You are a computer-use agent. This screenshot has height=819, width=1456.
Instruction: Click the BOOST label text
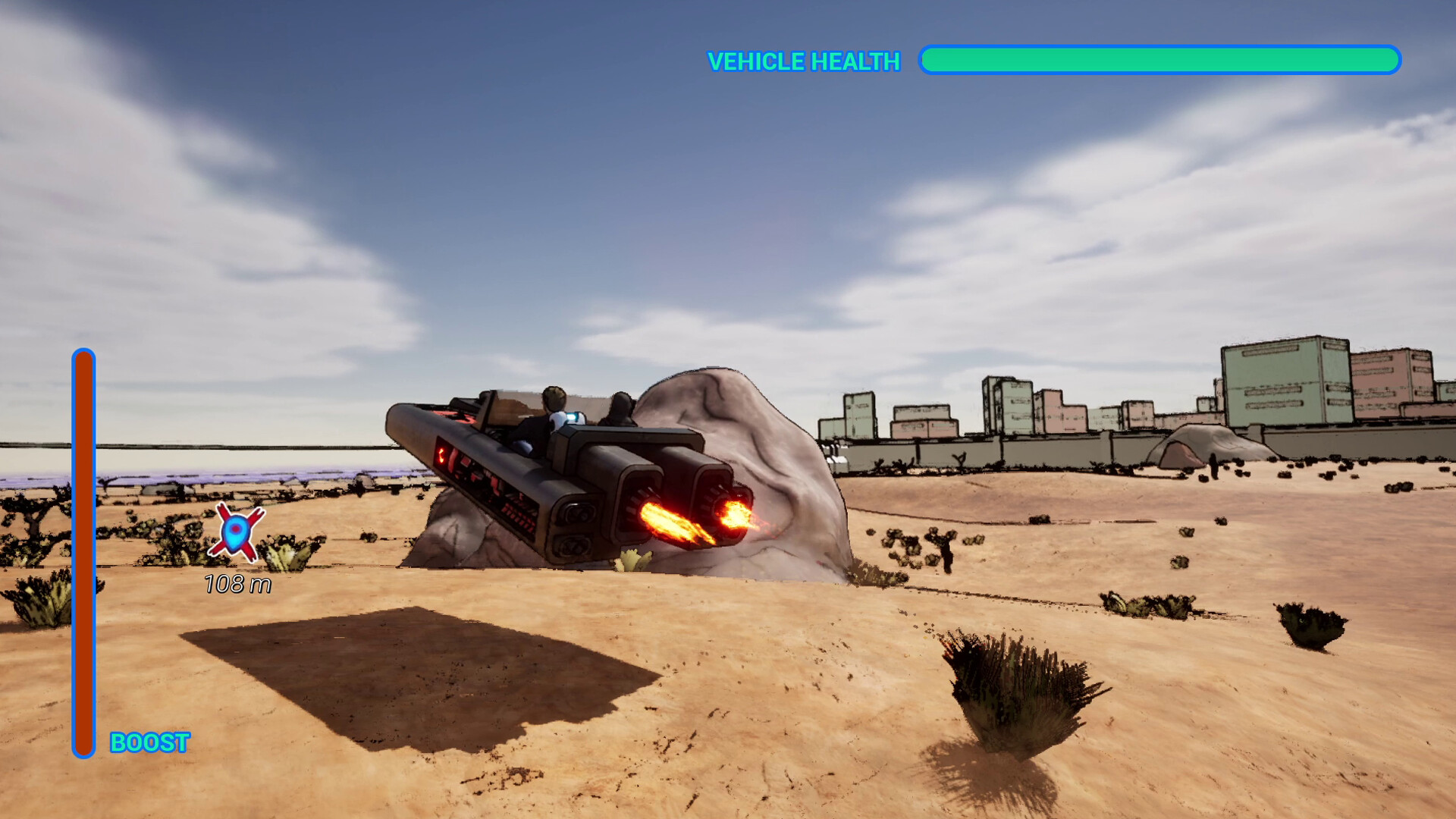click(x=149, y=740)
